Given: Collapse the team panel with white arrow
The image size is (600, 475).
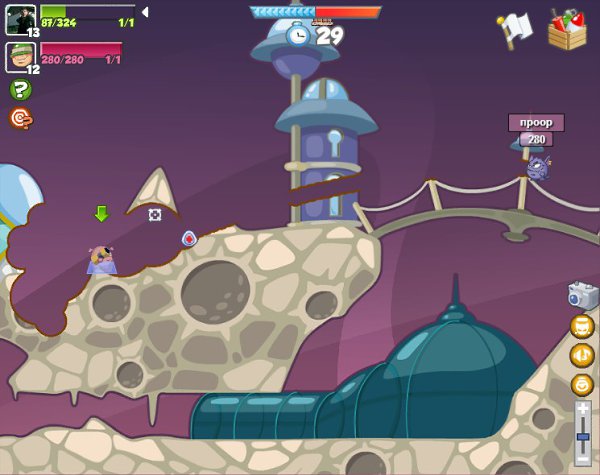Looking at the screenshot, I should click(145, 12).
